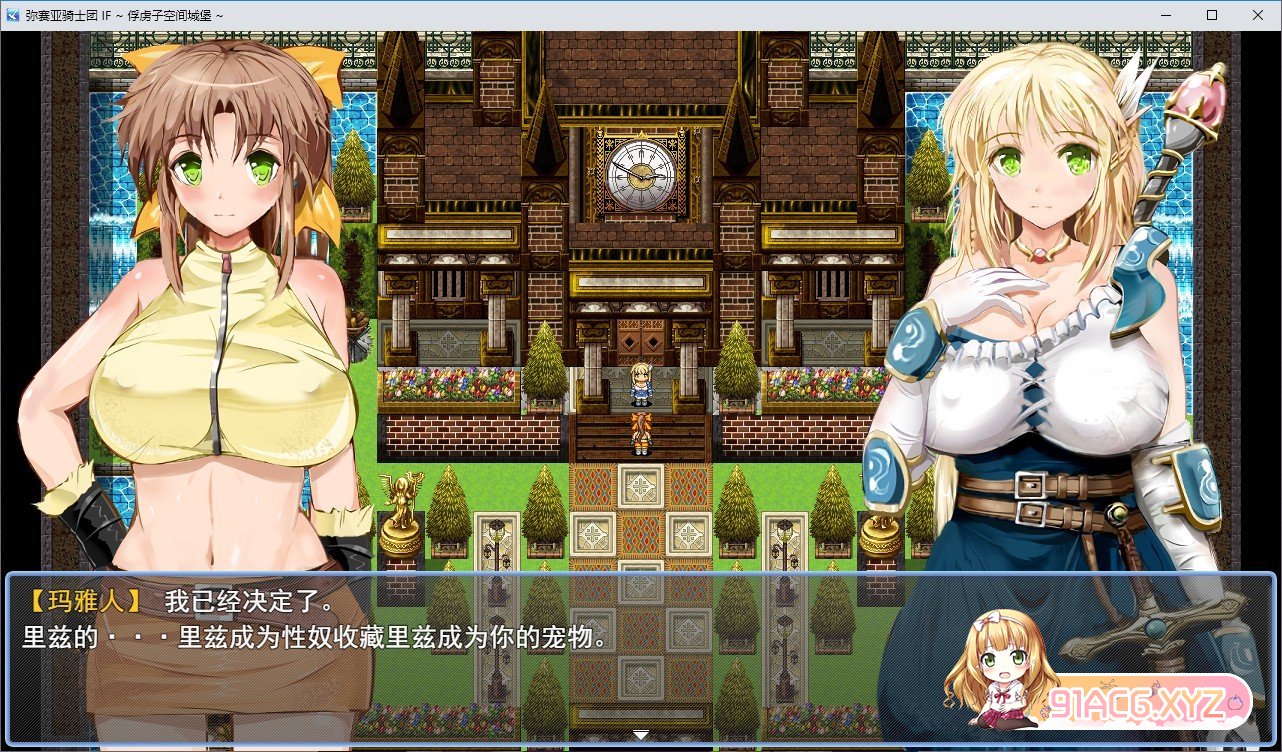The width and height of the screenshot is (1282, 752).
Task: Minimize the game window
Action: (x=1166, y=15)
